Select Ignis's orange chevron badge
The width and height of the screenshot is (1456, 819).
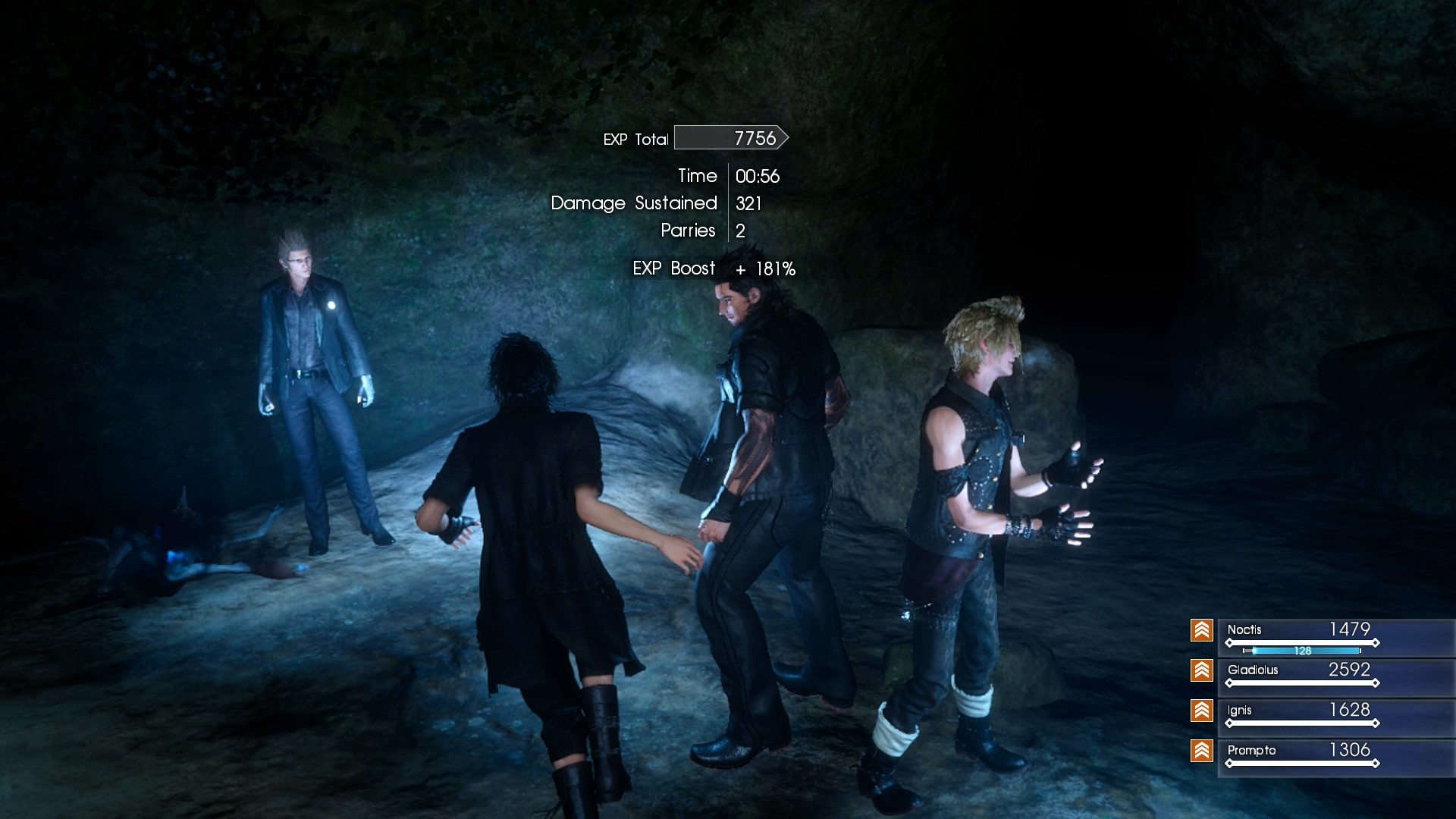coord(1202,711)
